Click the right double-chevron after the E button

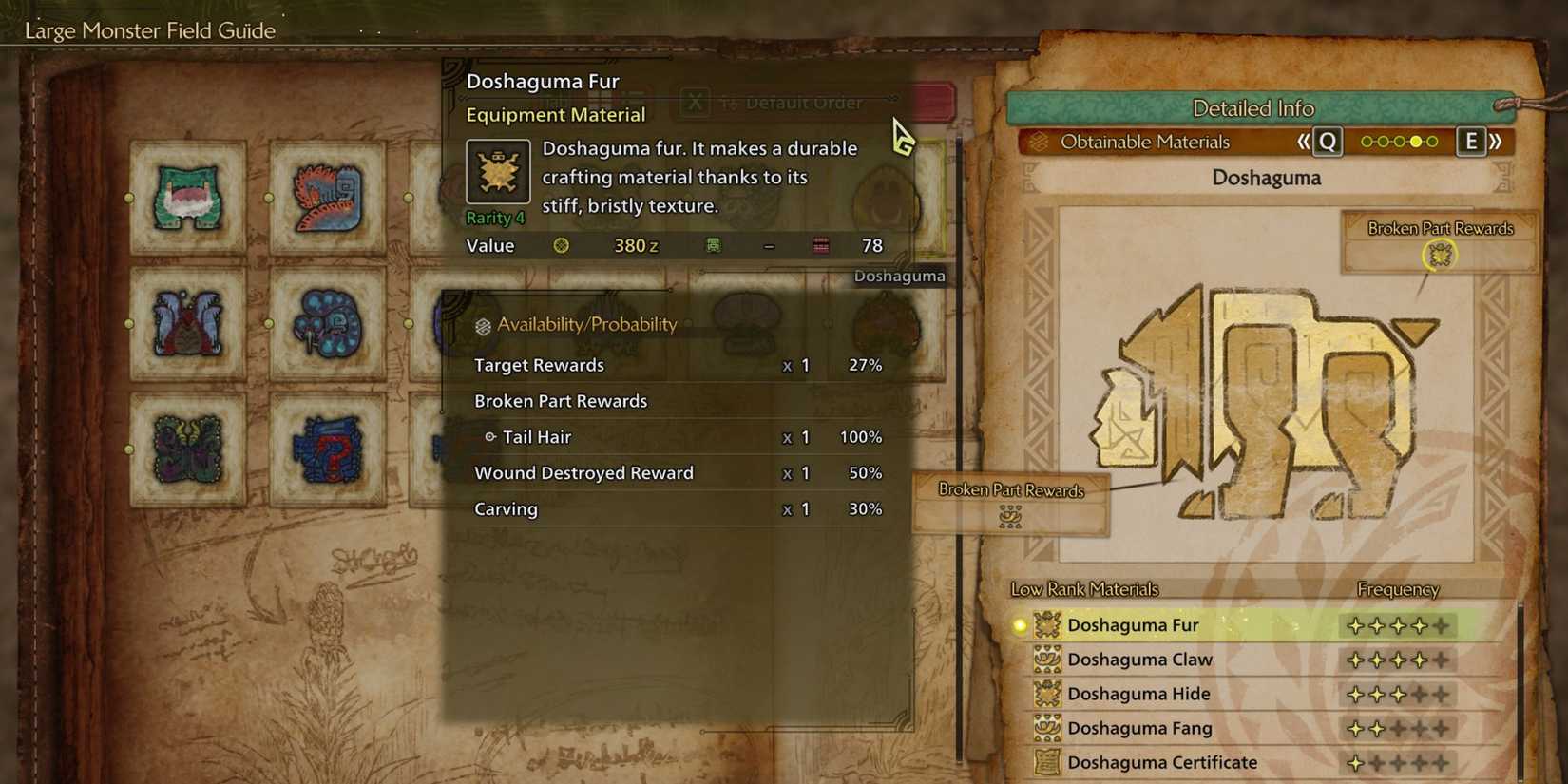coord(1497,141)
